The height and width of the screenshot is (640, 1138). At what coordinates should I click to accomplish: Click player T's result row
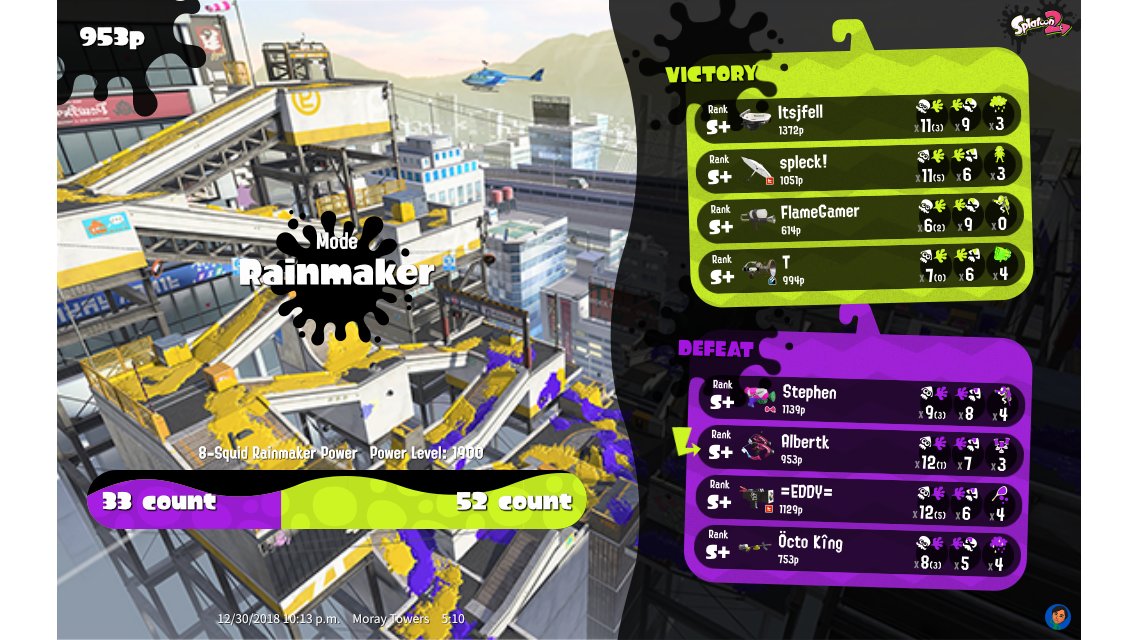tap(860, 267)
